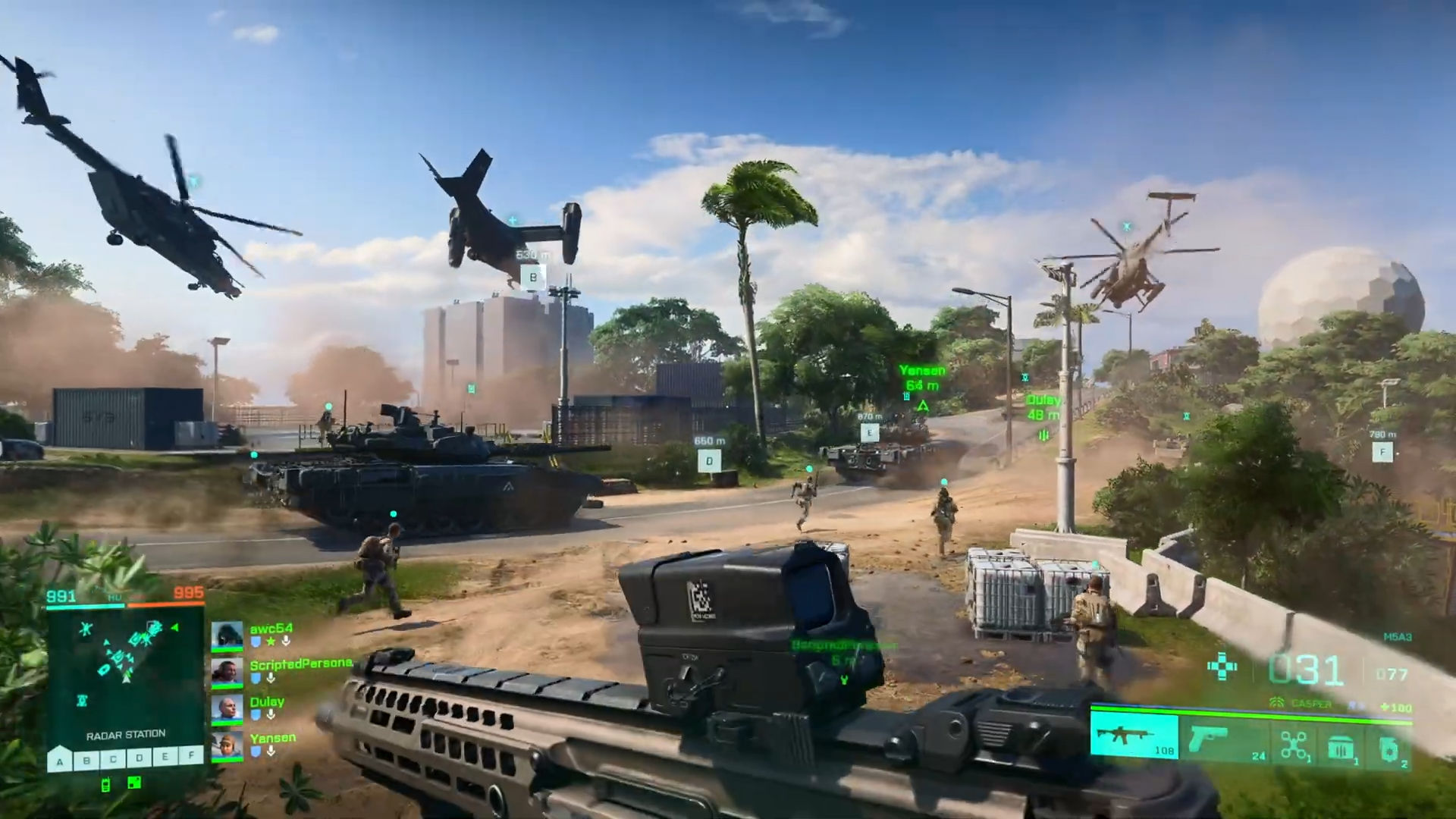Select the recon drone gadget icon

1294,742
